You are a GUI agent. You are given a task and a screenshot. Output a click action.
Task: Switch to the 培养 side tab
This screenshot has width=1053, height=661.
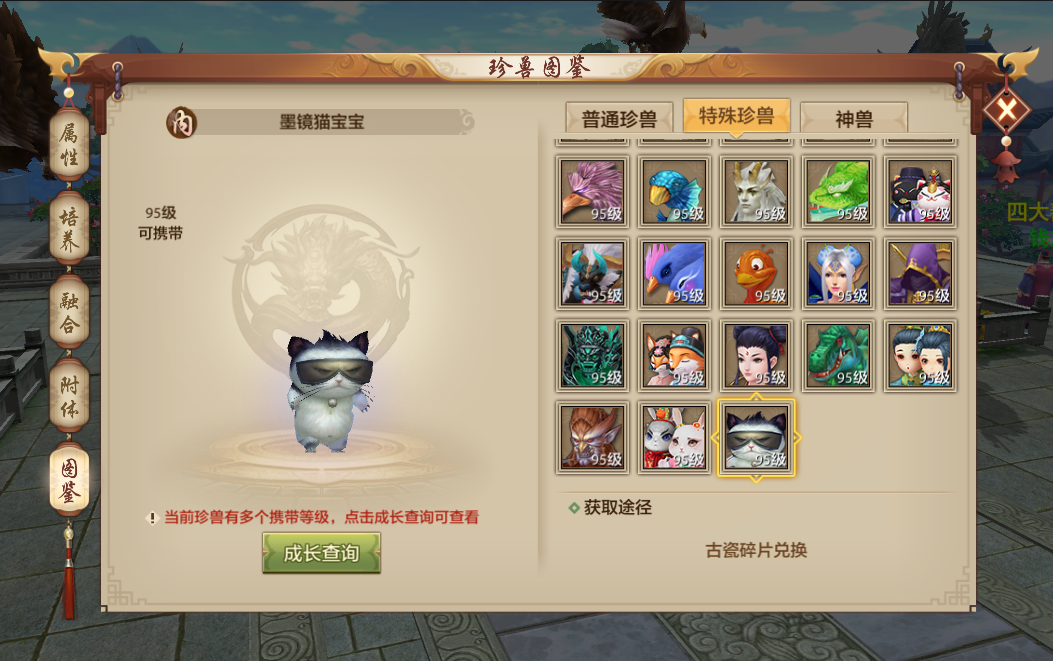tap(69, 229)
